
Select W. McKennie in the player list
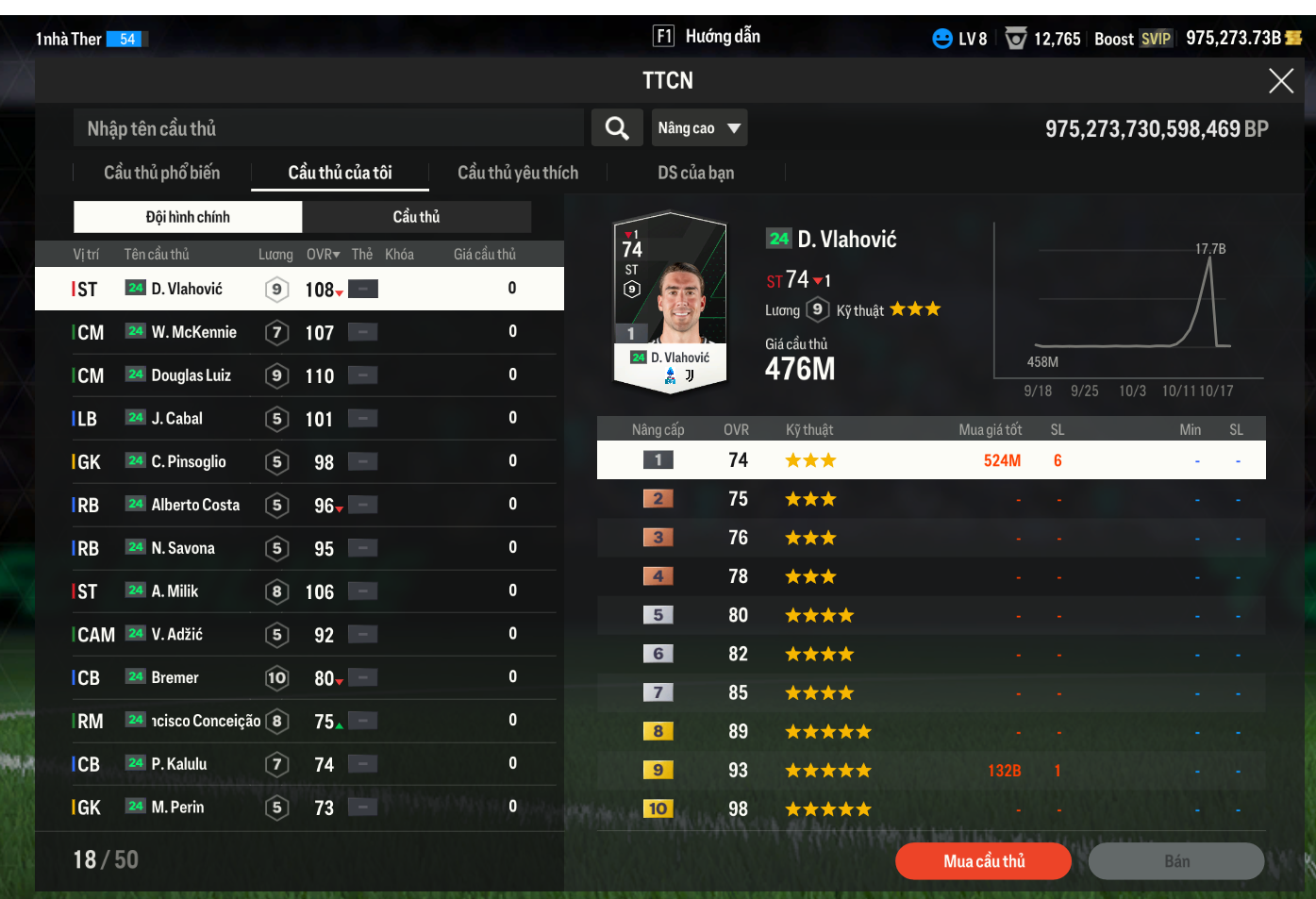[x=194, y=332]
